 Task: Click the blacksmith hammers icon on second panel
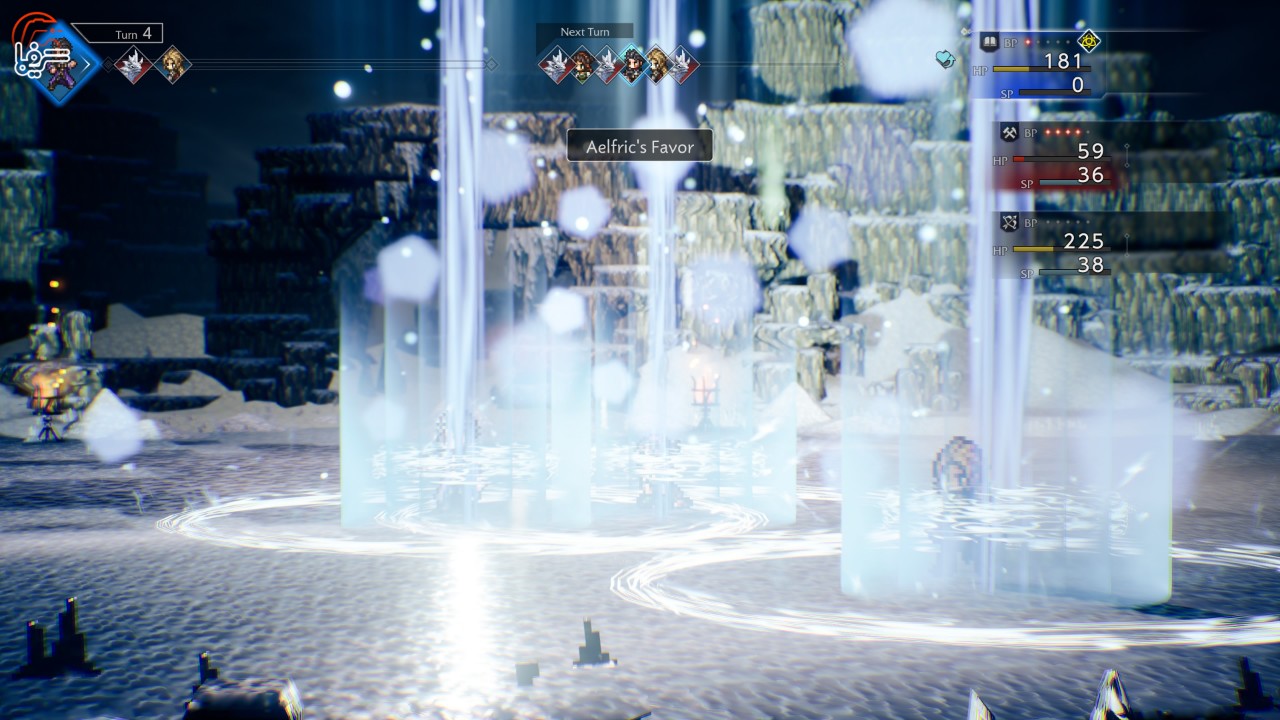[x=1008, y=132]
